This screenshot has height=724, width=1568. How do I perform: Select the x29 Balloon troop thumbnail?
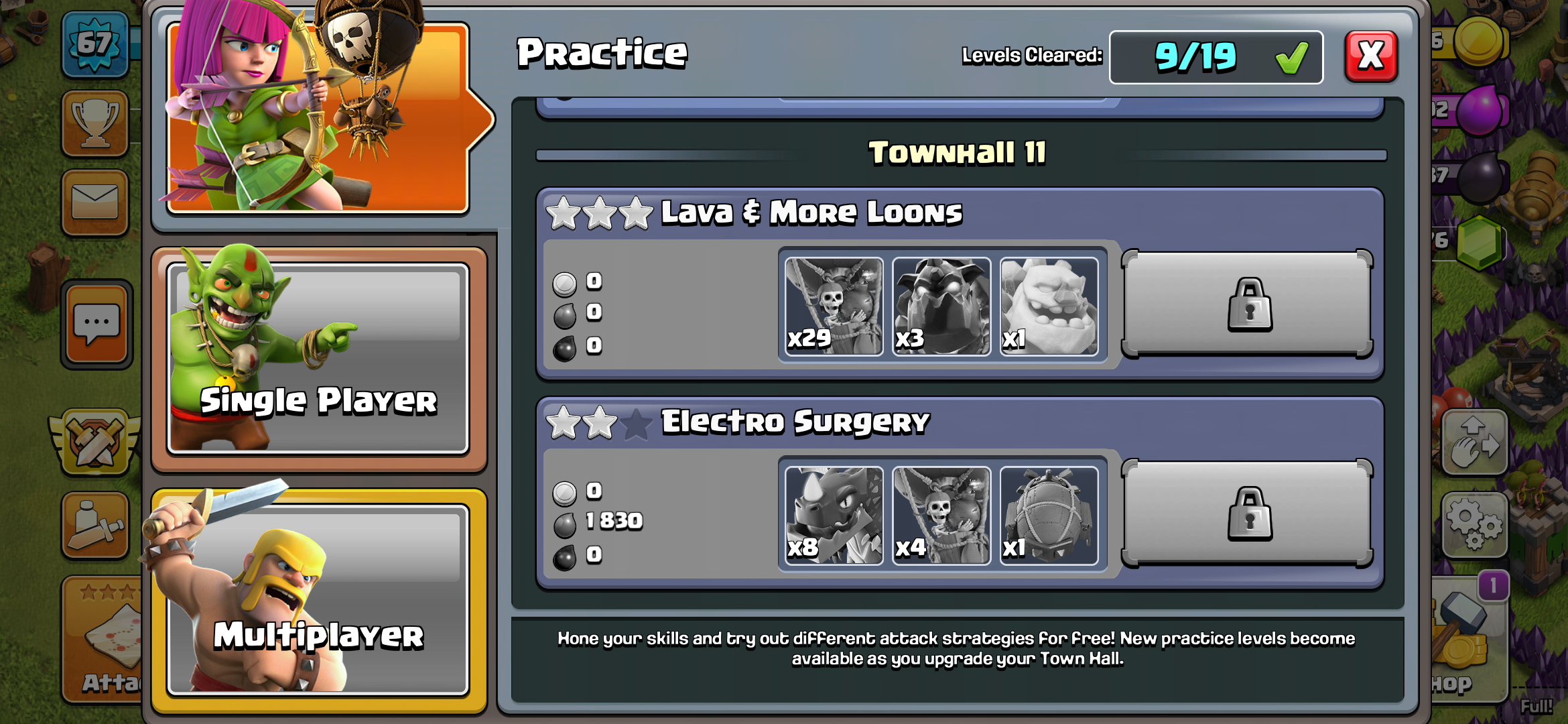point(833,306)
